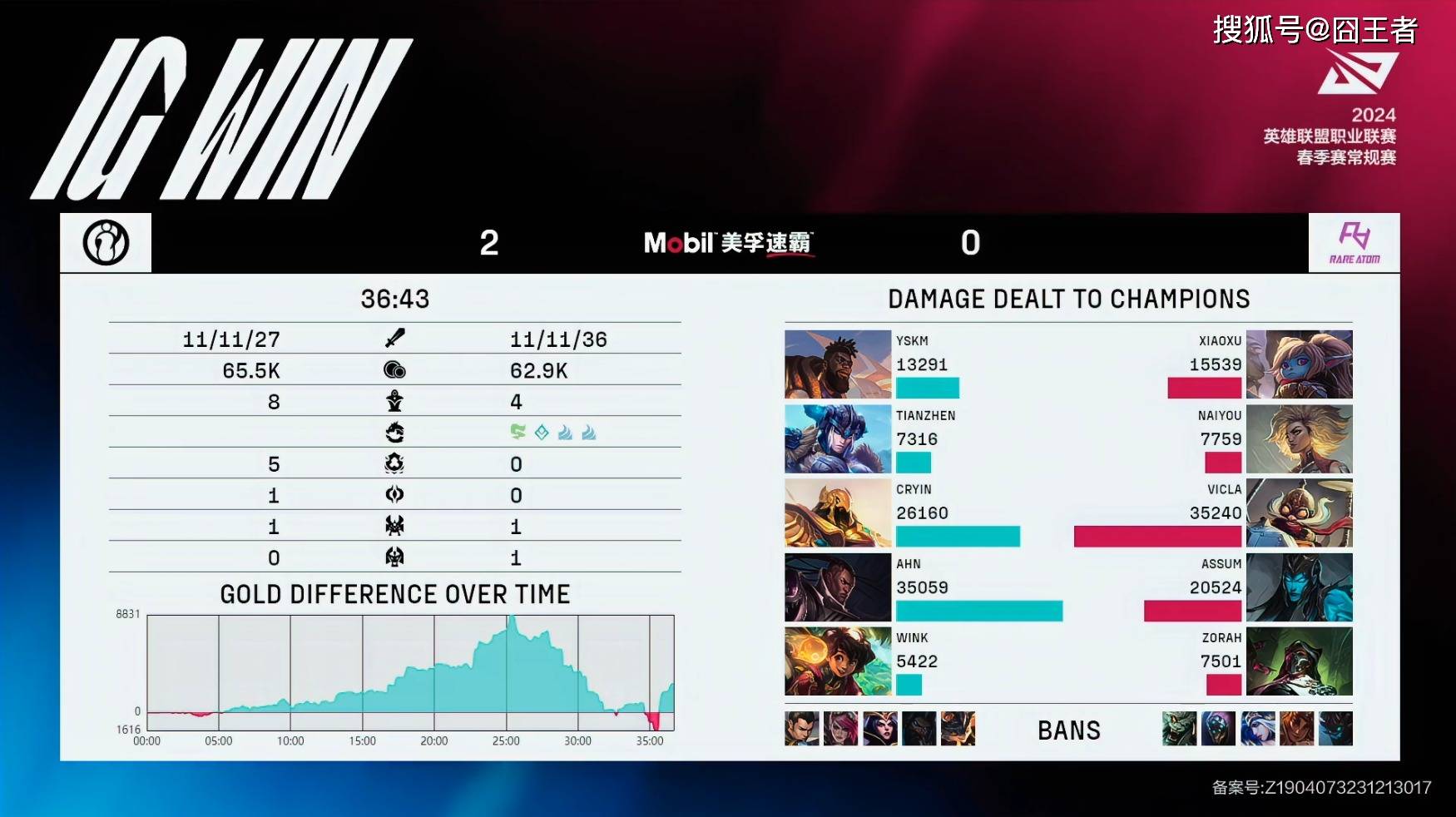Viewport: 1456px width, 817px height.
Task: Select WINK's champion portrait
Action: coord(837,661)
